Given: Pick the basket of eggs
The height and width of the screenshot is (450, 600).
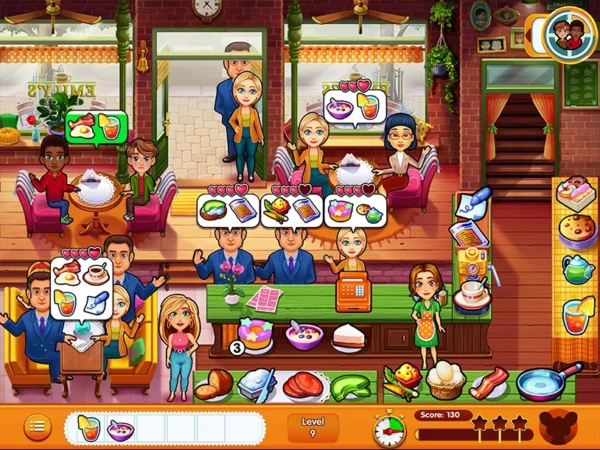Looking at the screenshot, I should coord(444,381).
